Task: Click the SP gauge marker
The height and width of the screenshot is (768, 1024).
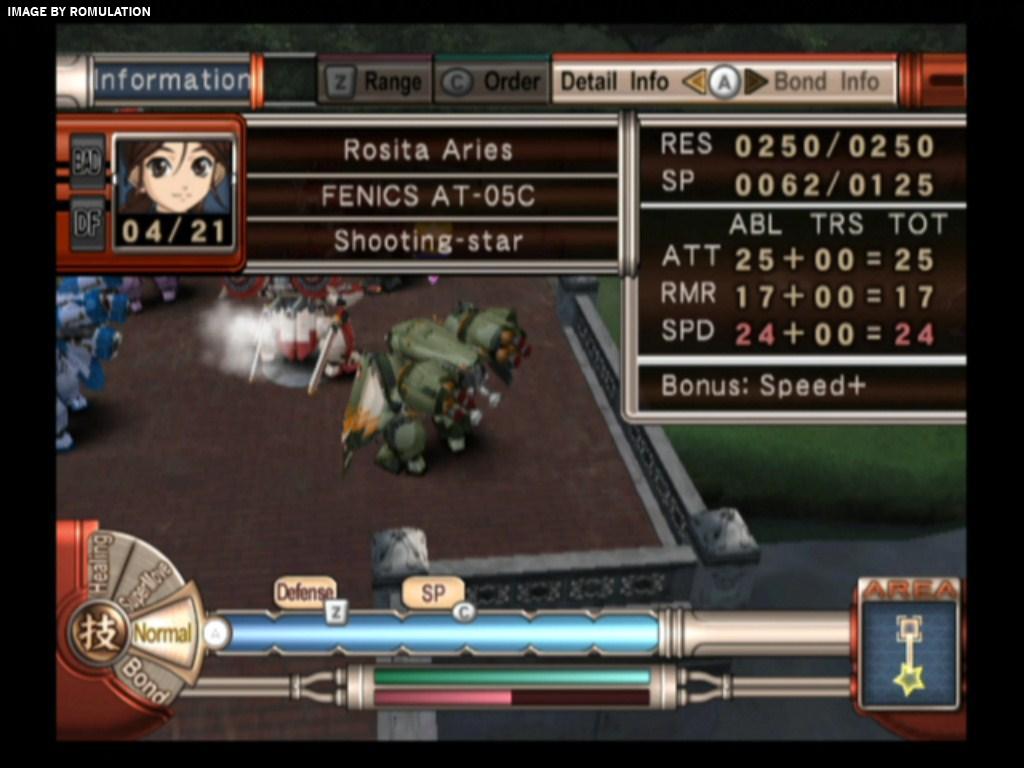Action: 433,593
